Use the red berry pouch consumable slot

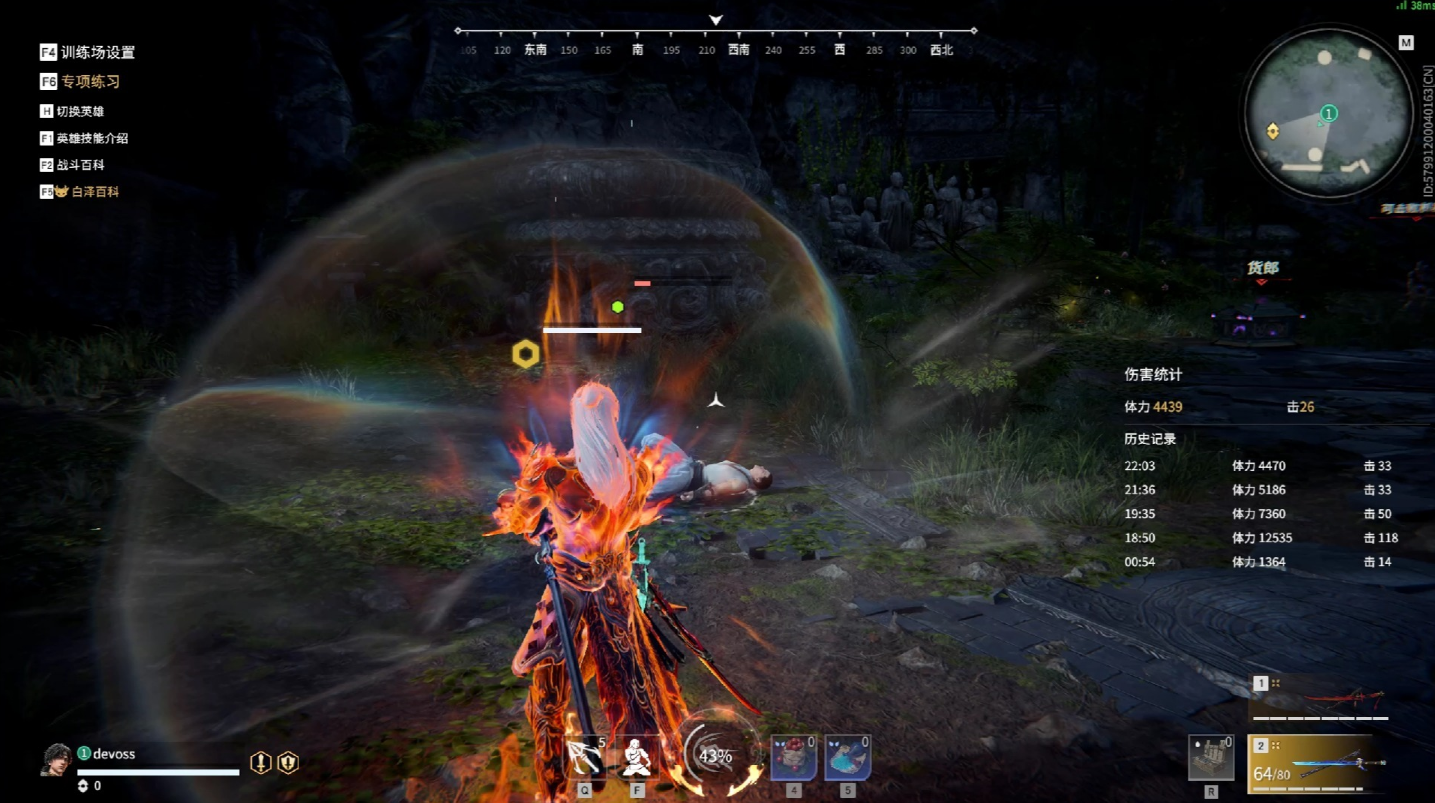[x=793, y=759]
